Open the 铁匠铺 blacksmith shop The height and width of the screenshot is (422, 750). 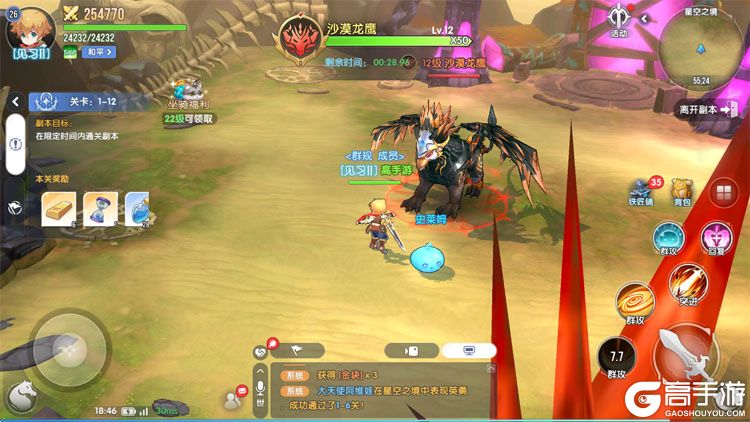[642, 192]
